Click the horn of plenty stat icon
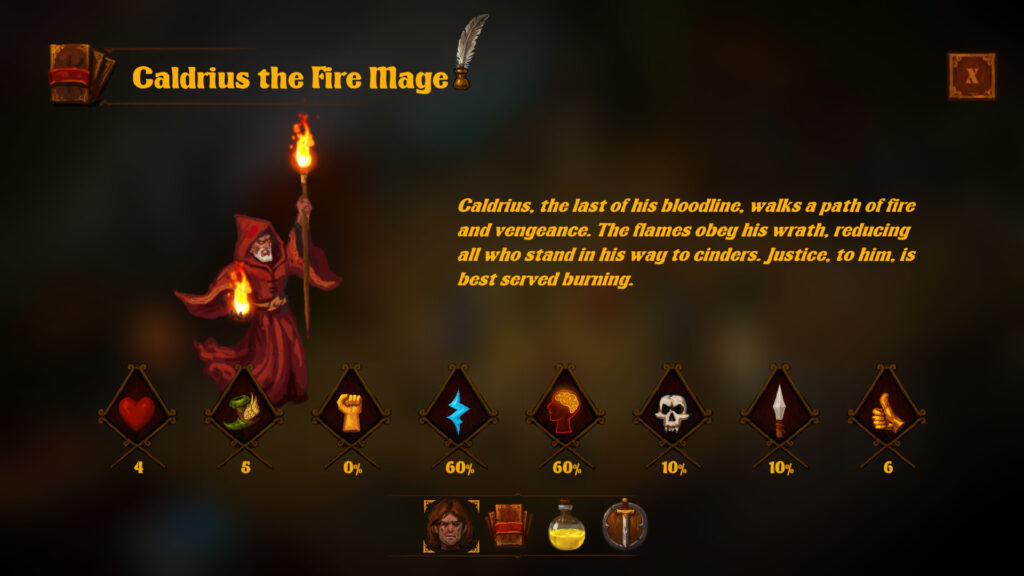This screenshot has width=1024, height=576. (244, 412)
